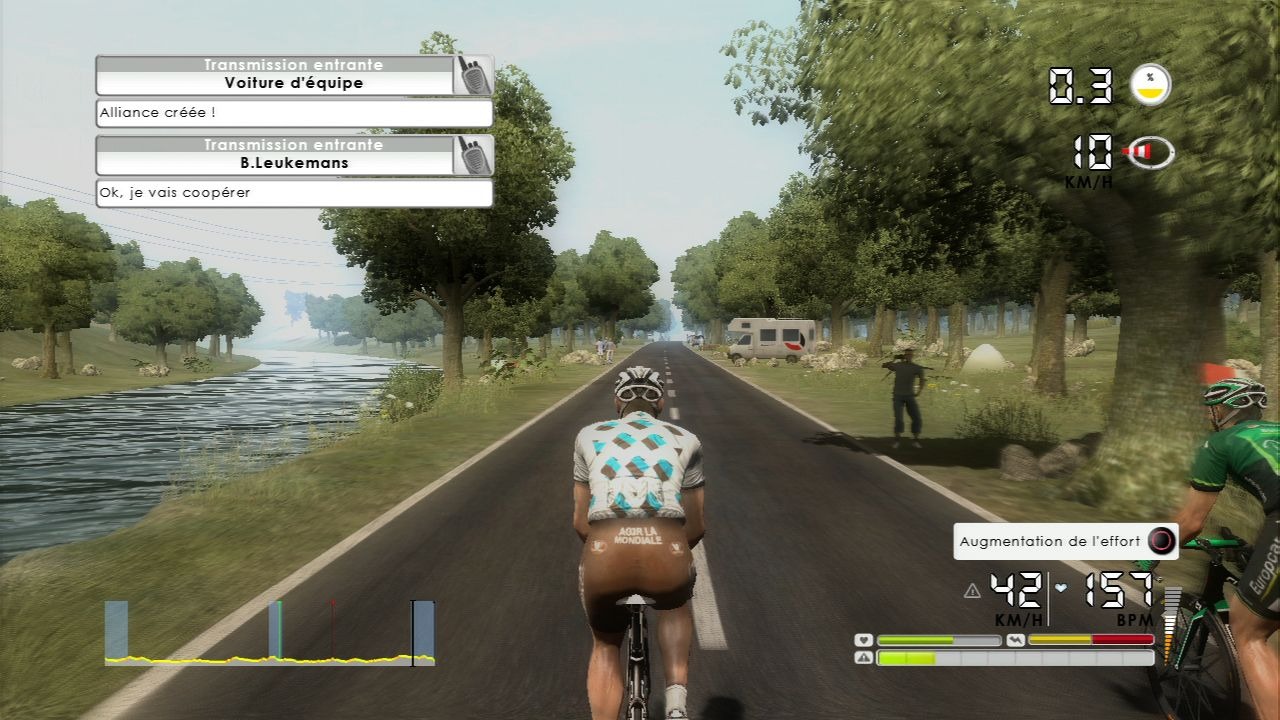The height and width of the screenshot is (720, 1280).
Task: Select the windsock wind direction icon
Action: (x=1150, y=152)
